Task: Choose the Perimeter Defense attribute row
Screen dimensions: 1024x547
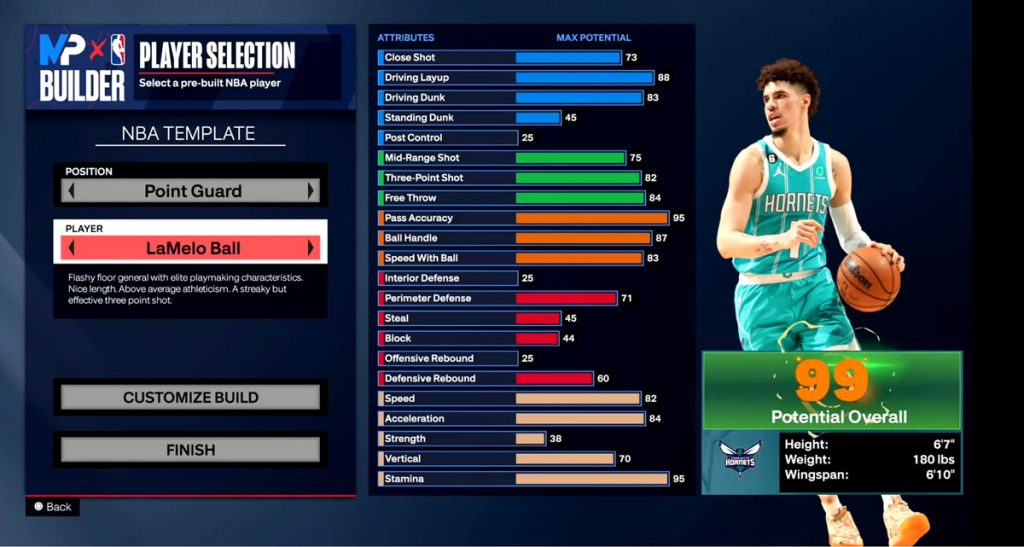Action: [522, 298]
